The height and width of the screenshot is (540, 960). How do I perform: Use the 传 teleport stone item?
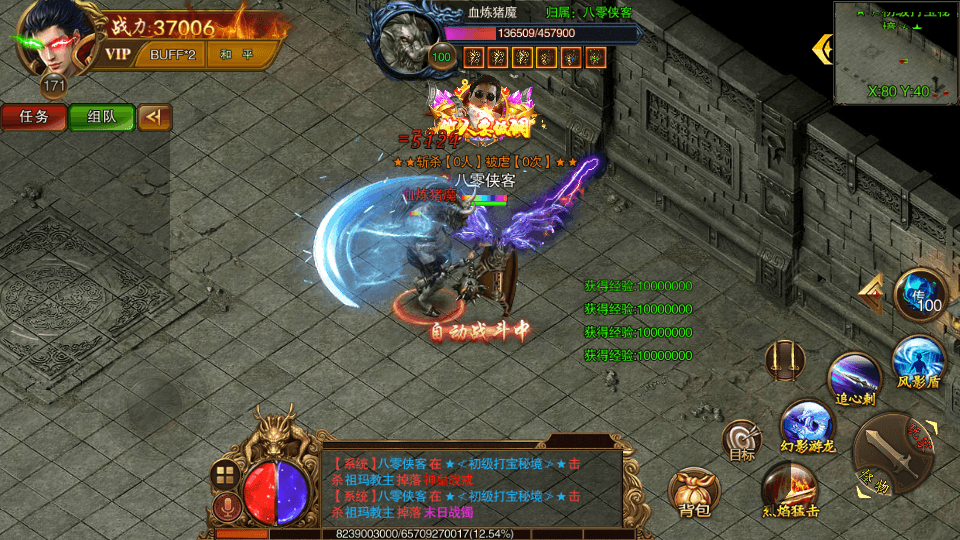pos(920,295)
